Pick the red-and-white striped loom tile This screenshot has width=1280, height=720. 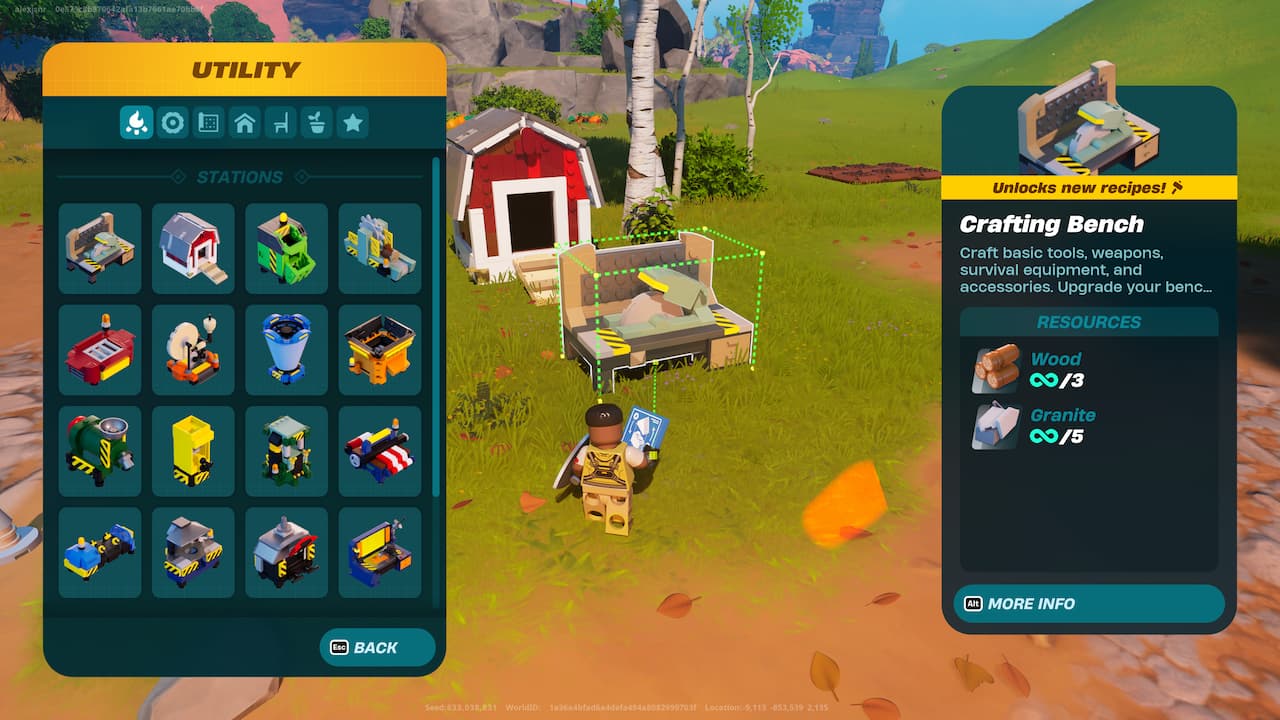point(380,451)
